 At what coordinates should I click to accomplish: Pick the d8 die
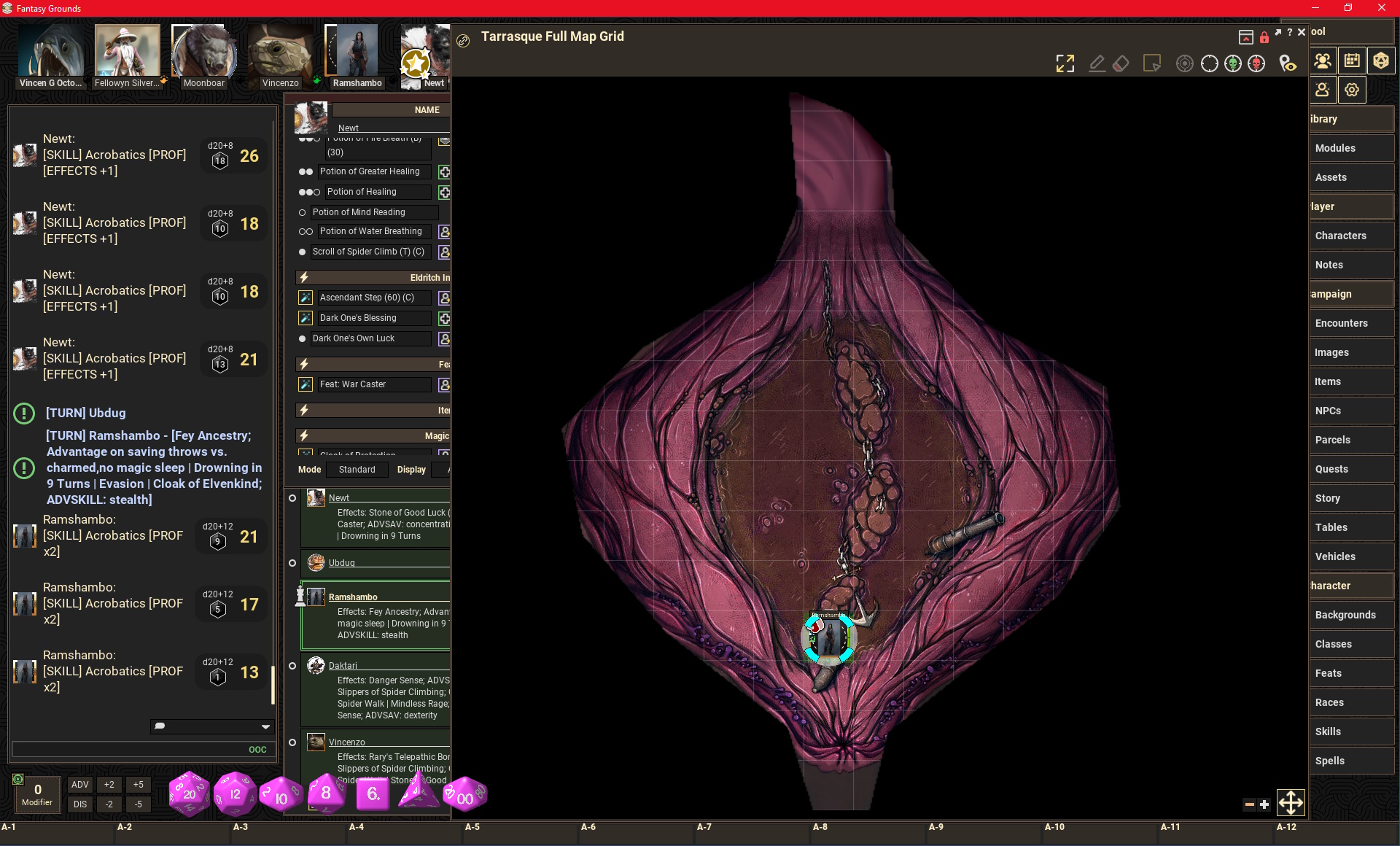326,793
